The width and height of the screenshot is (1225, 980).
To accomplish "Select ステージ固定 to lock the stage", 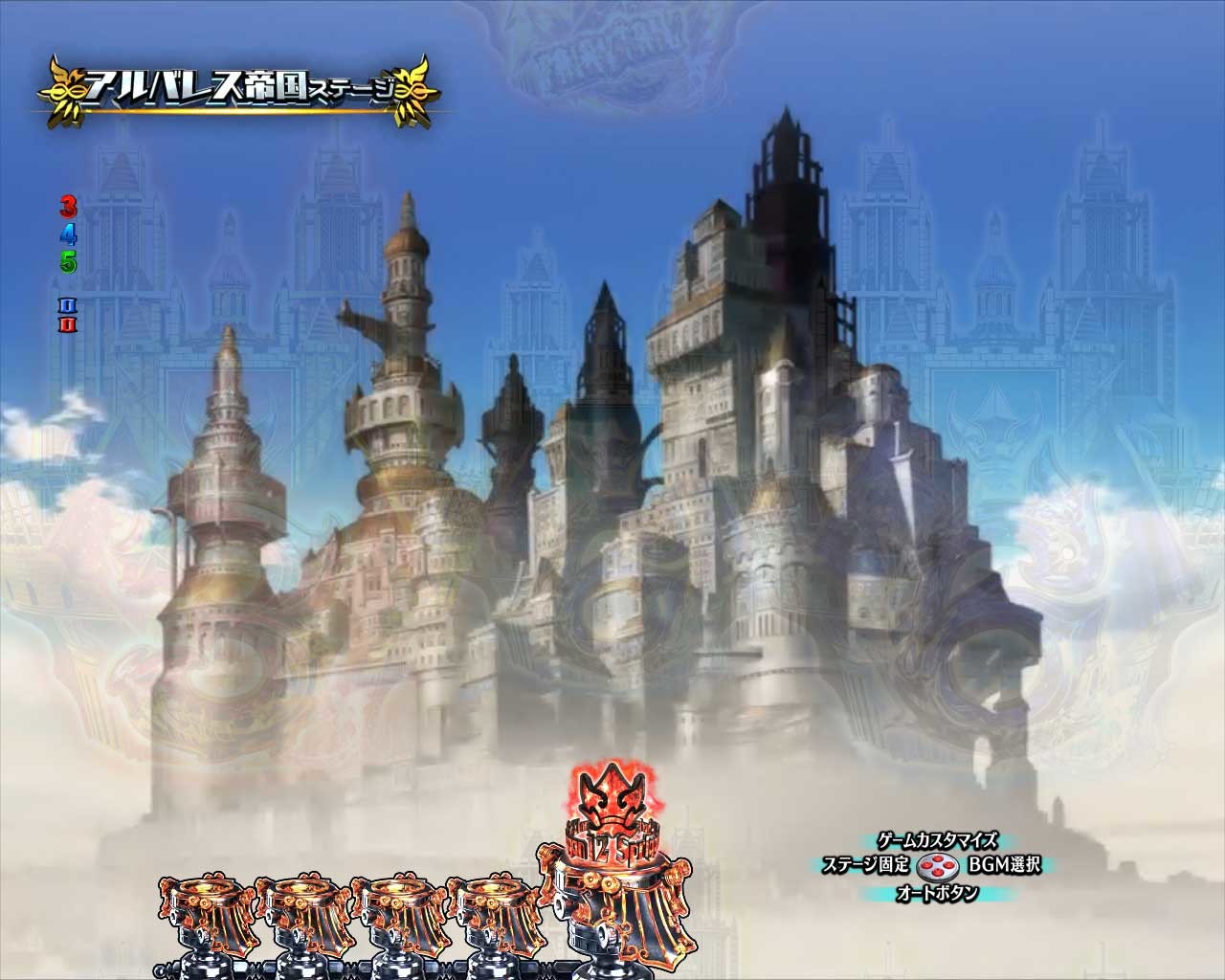I will point(867,866).
